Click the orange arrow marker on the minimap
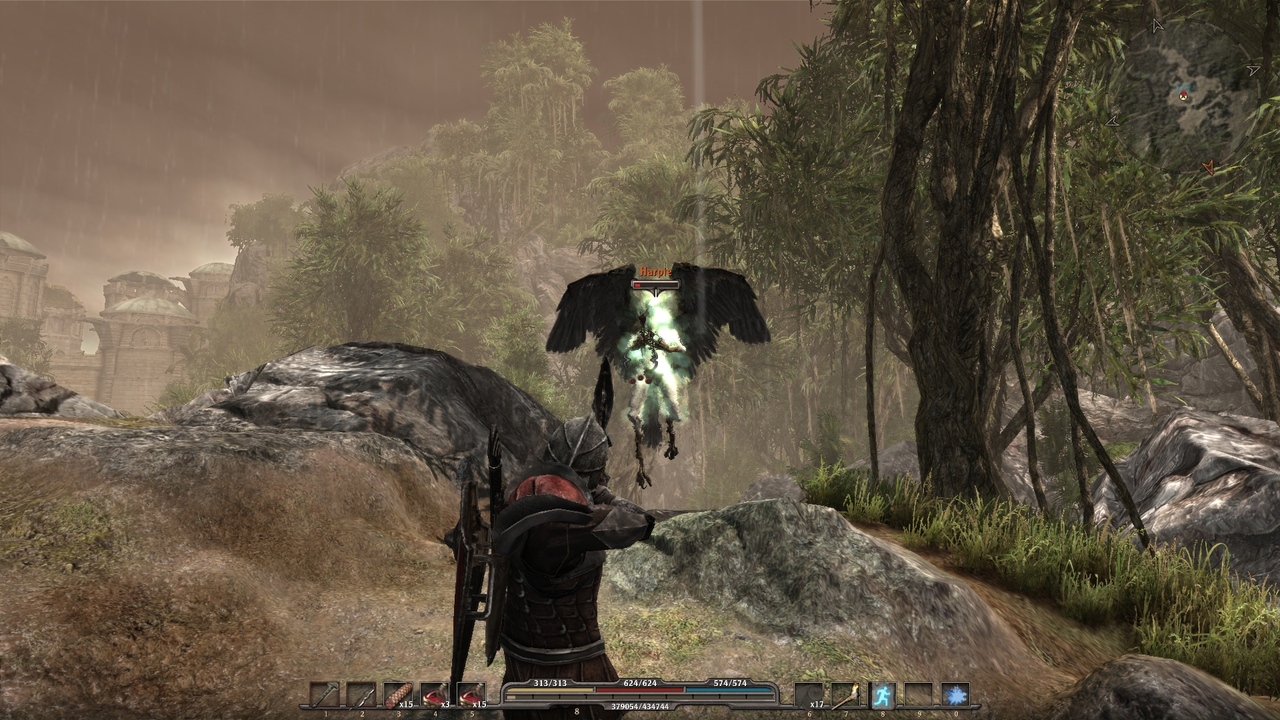Screen dimensions: 1280x720 1208,167
